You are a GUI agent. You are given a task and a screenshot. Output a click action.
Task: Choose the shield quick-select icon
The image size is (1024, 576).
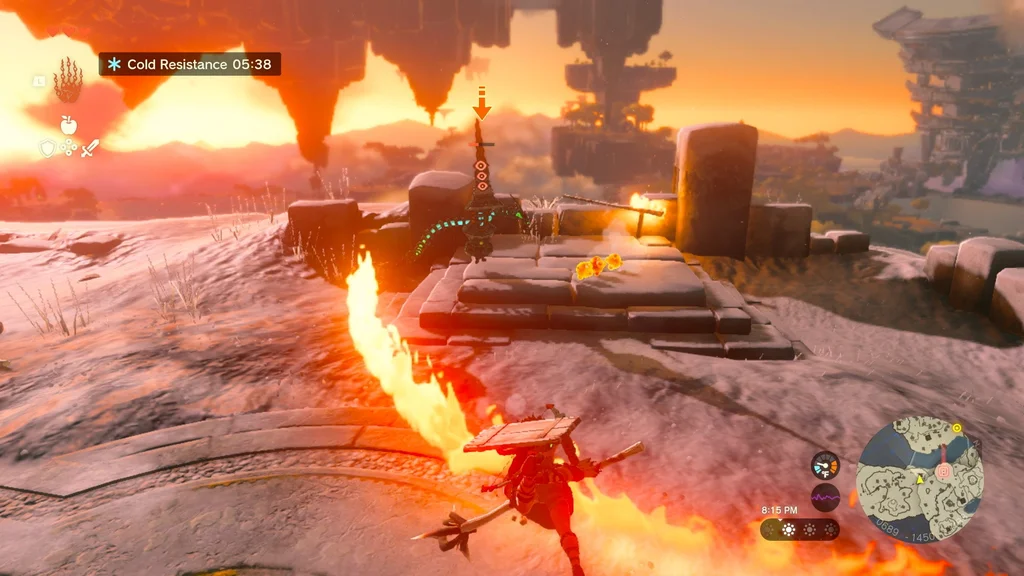[x=46, y=148]
